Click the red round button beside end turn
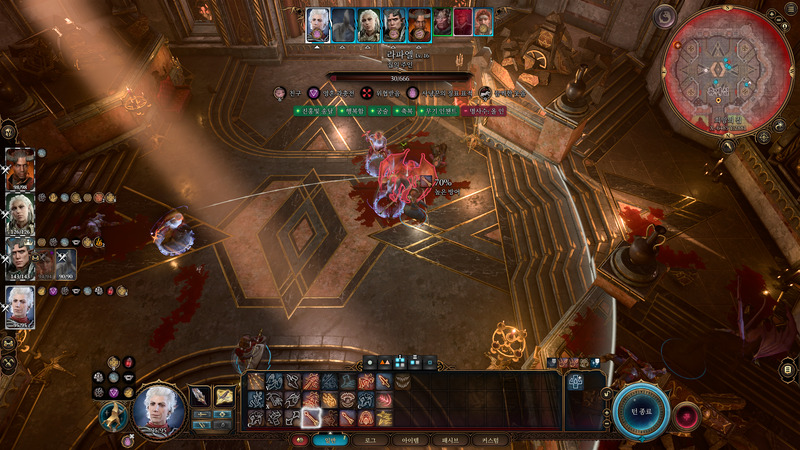 (687, 415)
